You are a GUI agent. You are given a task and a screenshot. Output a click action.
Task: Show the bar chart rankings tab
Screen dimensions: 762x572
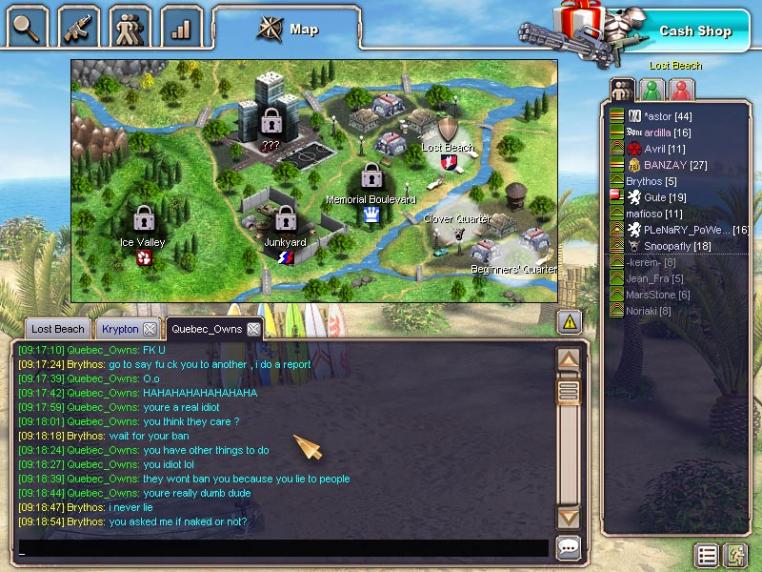pyautogui.click(x=181, y=27)
